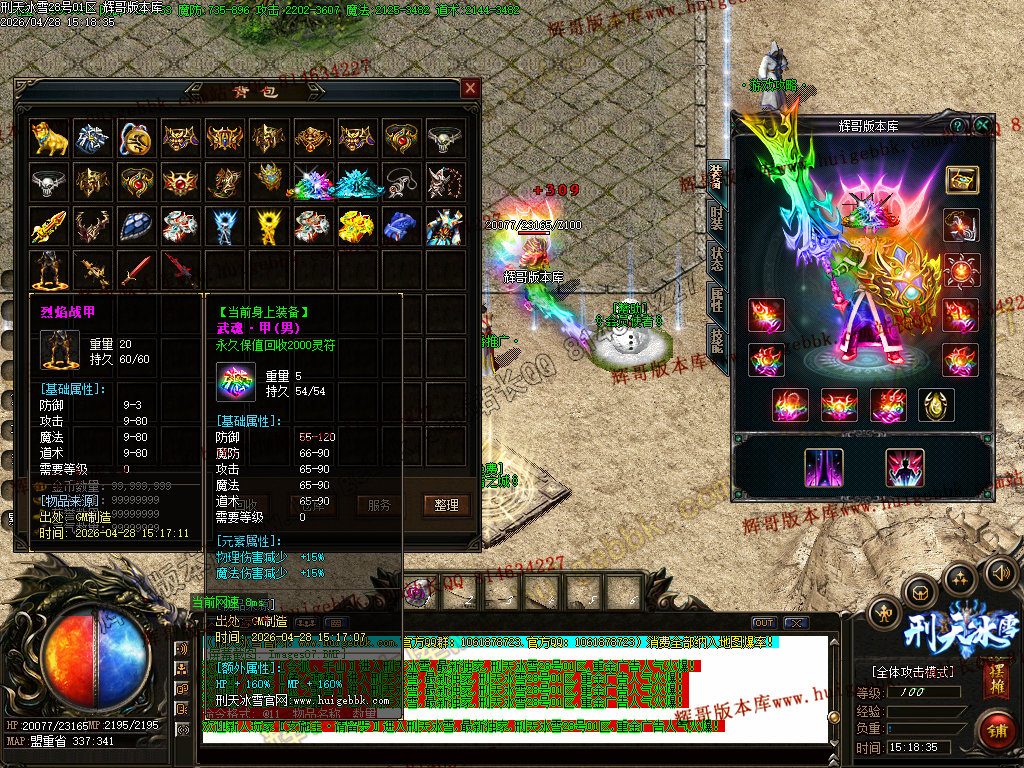Switch to the 技能 skills tab

point(717,340)
